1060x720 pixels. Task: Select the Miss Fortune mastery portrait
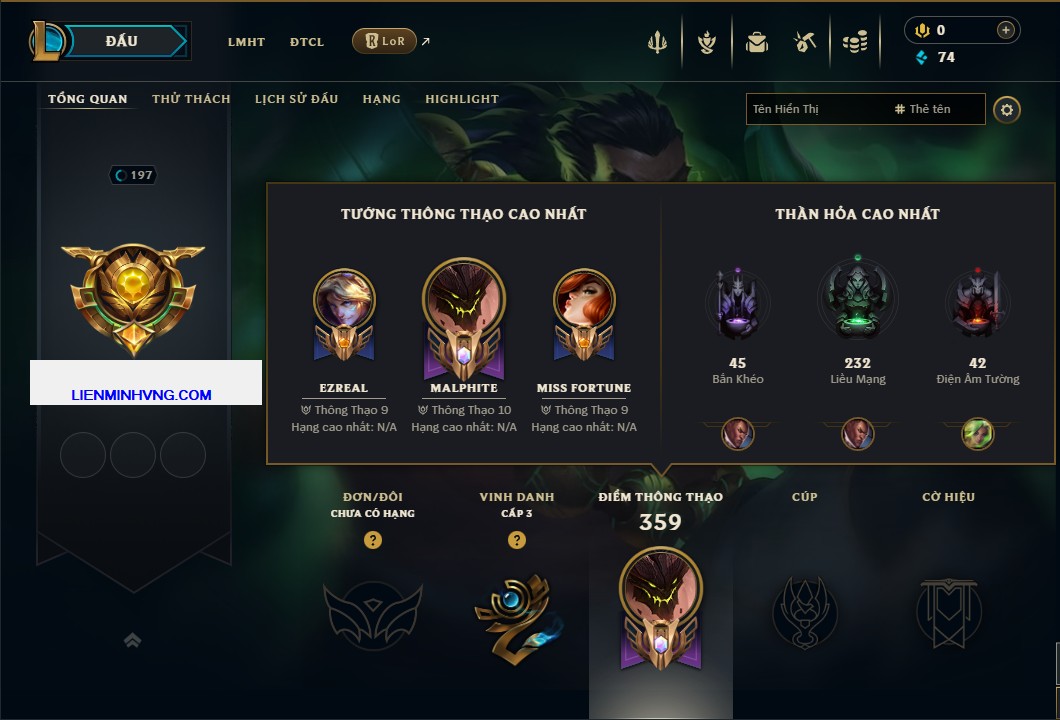[x=584, y=300]
